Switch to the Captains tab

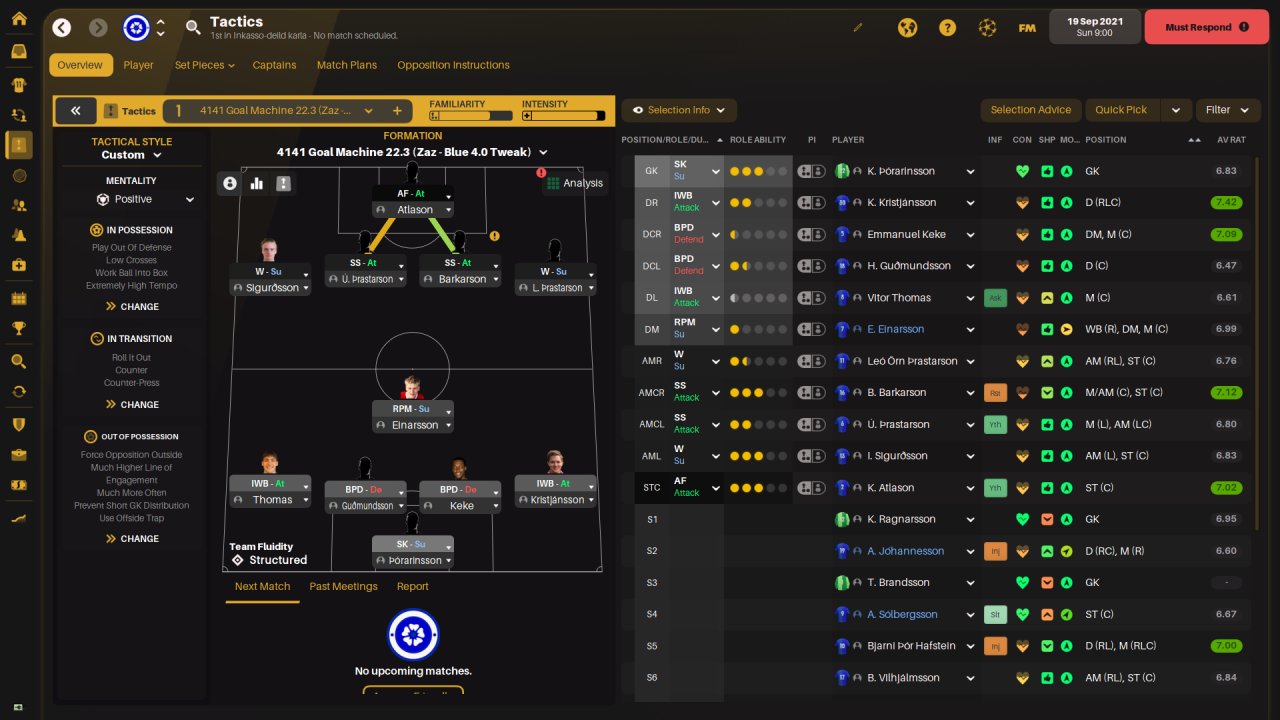tap(274, 65)
